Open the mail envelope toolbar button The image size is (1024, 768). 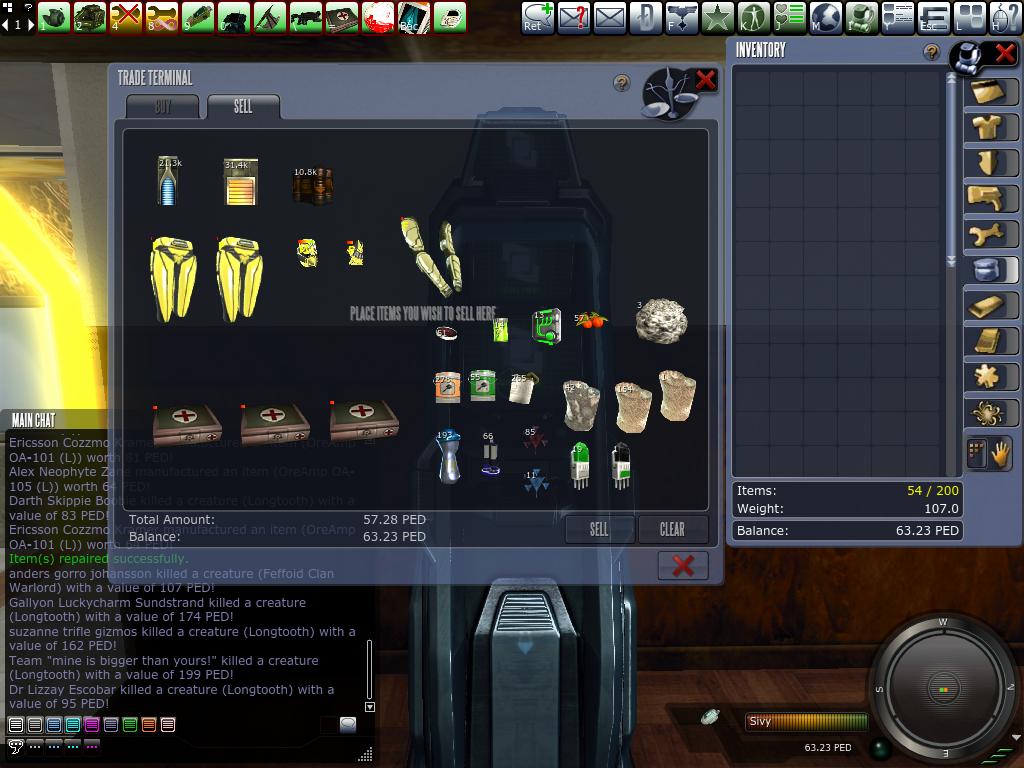(609, 17)
